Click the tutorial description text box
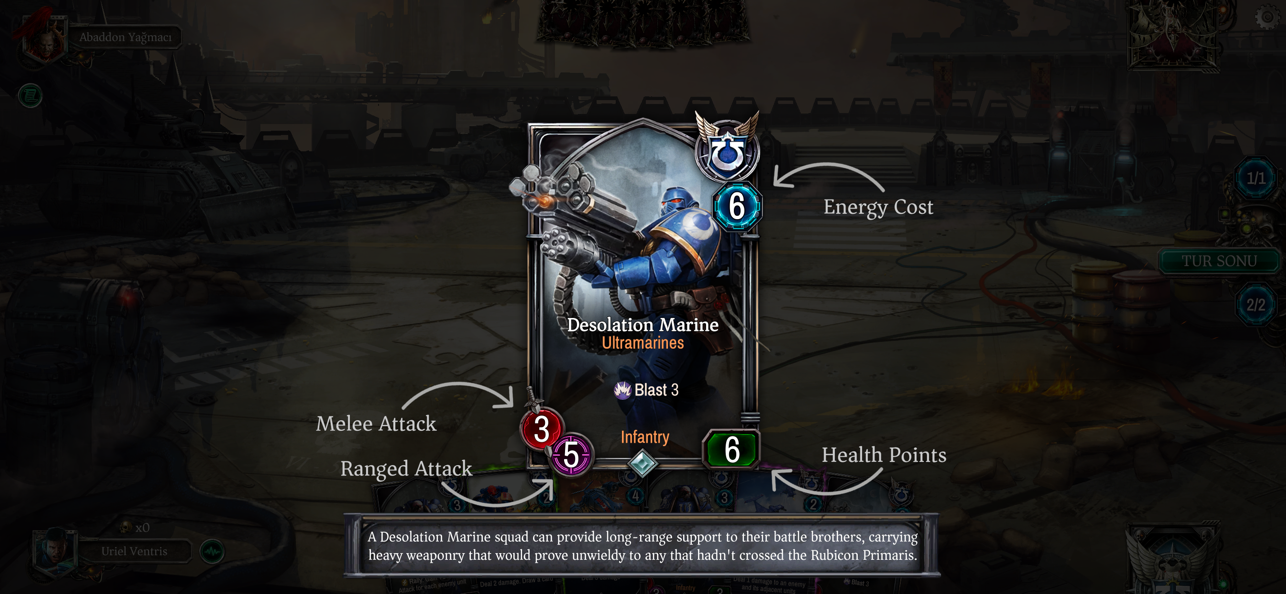 pyautogui.click(x=642, y=546)
